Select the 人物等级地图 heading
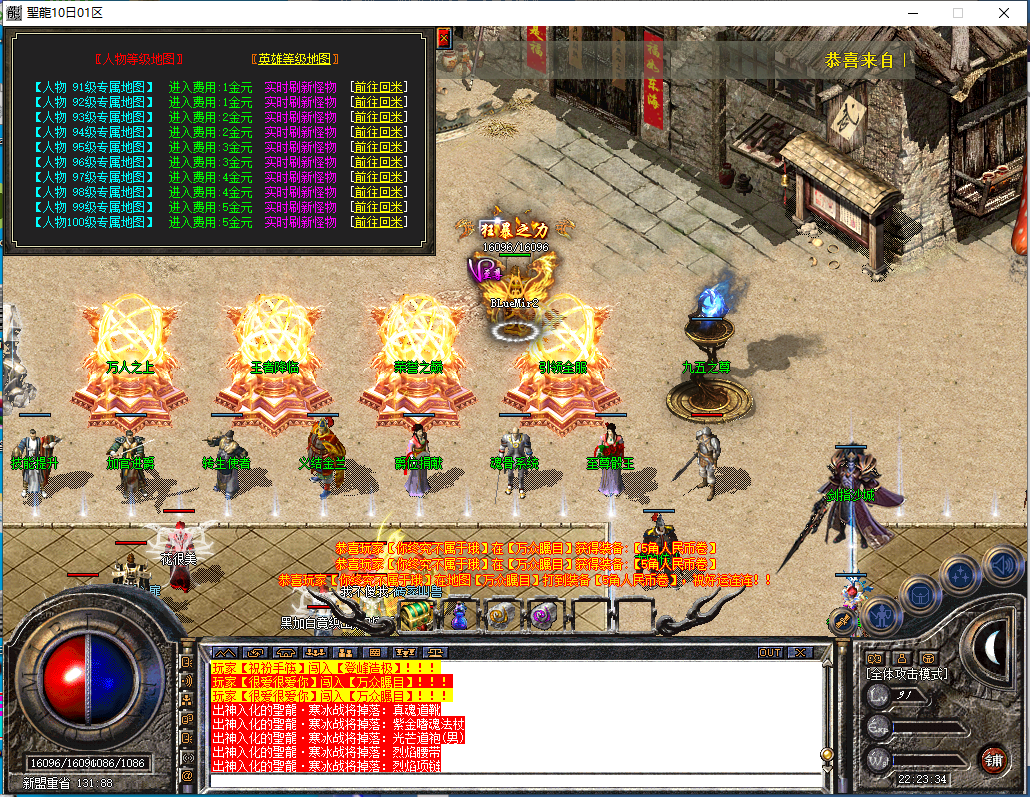1030x797 pixels. [x=138, y=59]
